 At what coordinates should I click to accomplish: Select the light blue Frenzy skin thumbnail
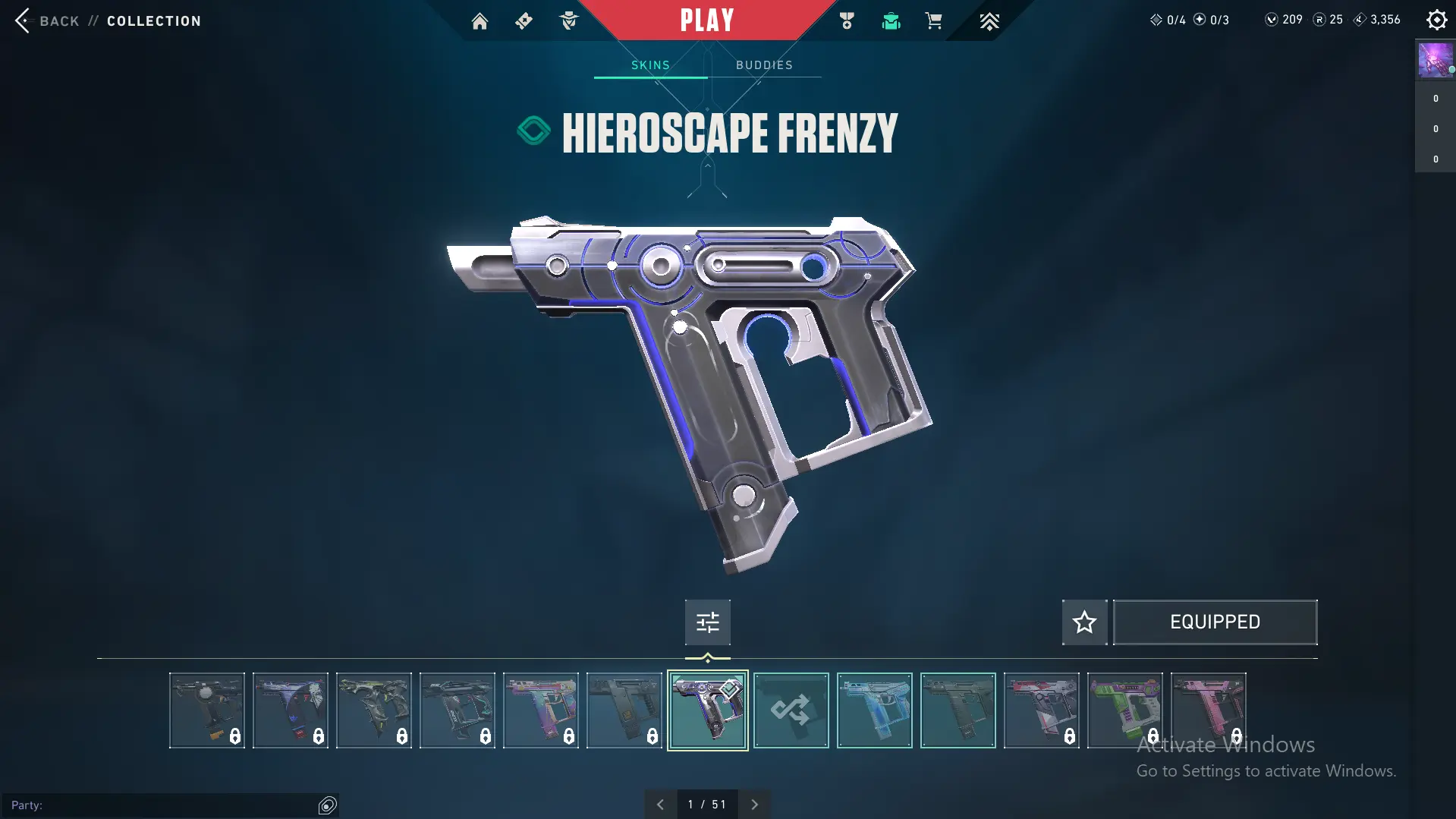(x=874, y=710)
